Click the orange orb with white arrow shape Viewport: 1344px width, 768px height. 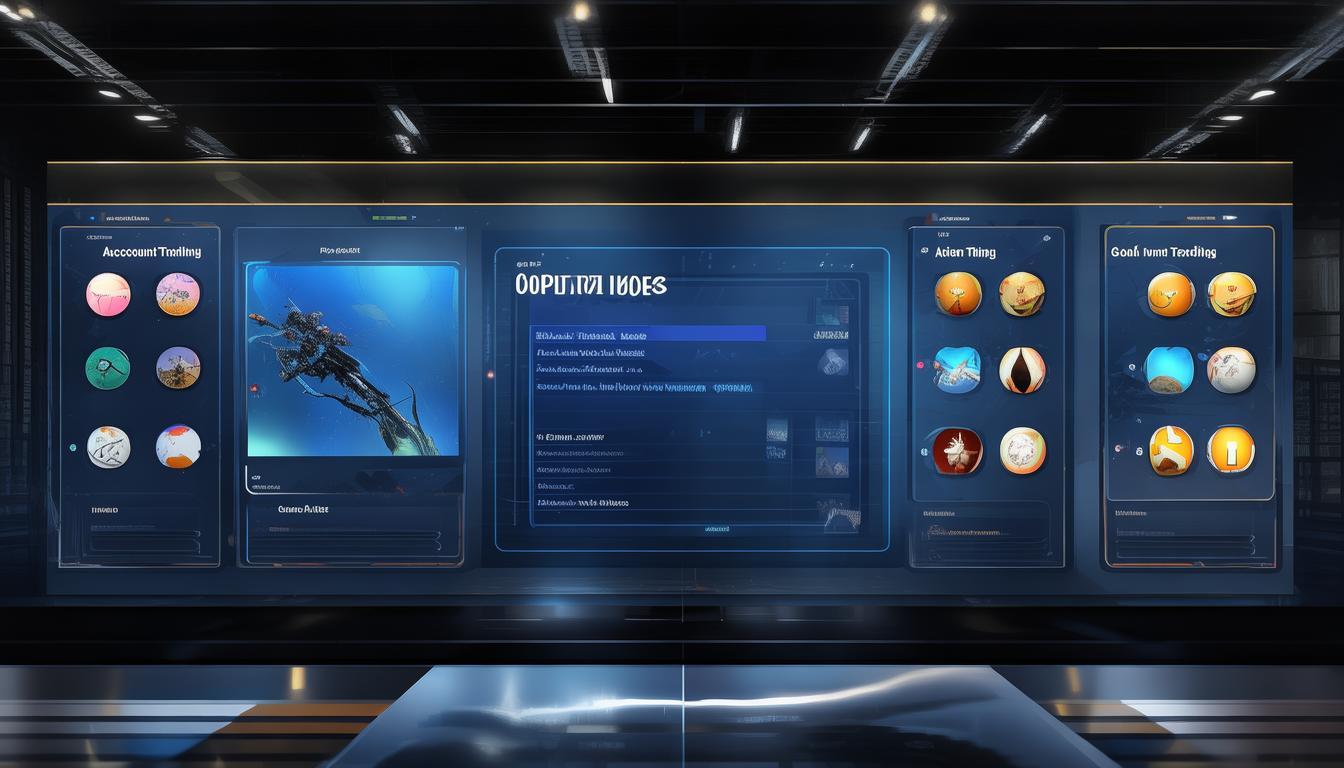1171,449
